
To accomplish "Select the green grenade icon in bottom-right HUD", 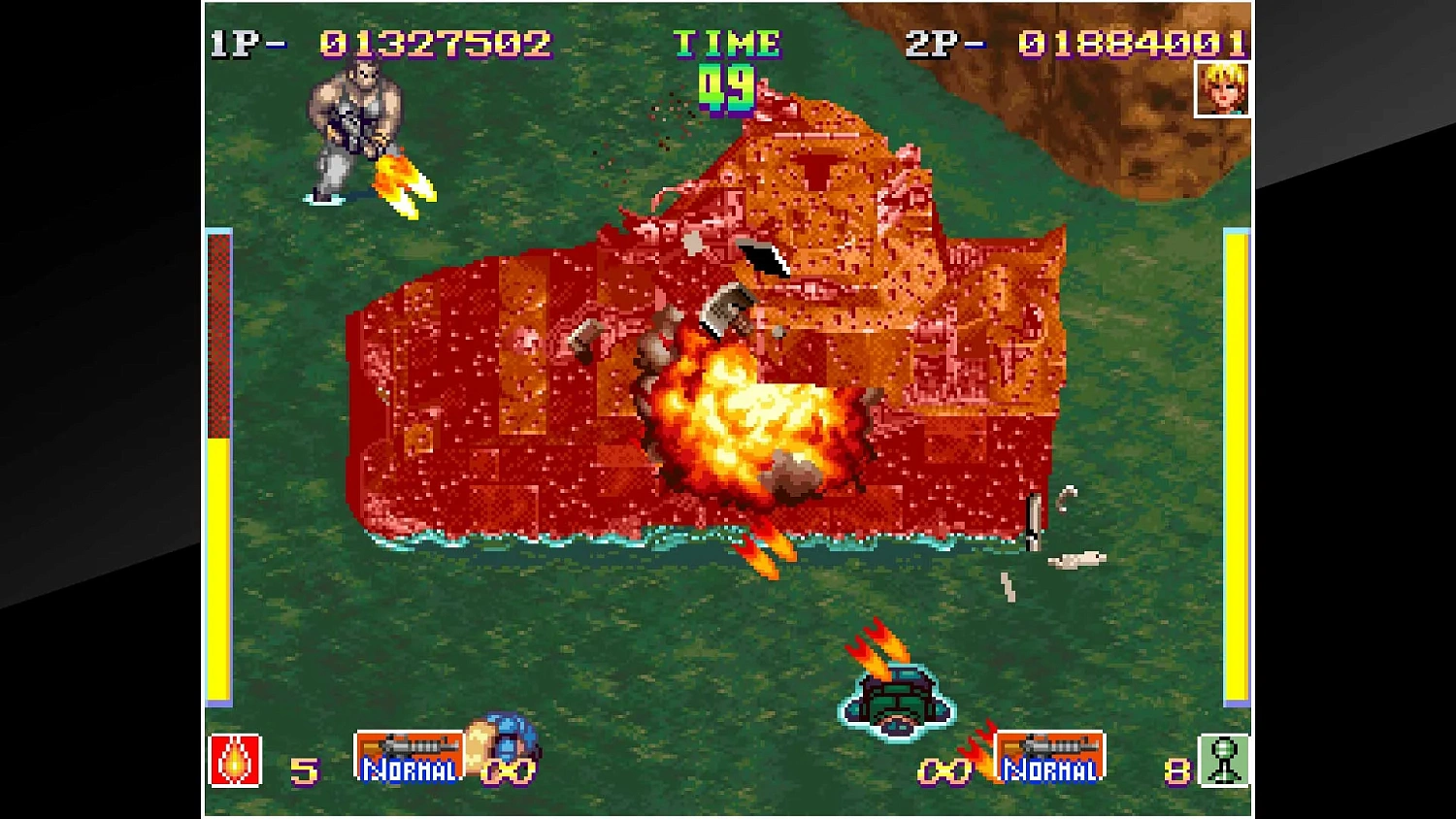I will [x=1223, y=762].
